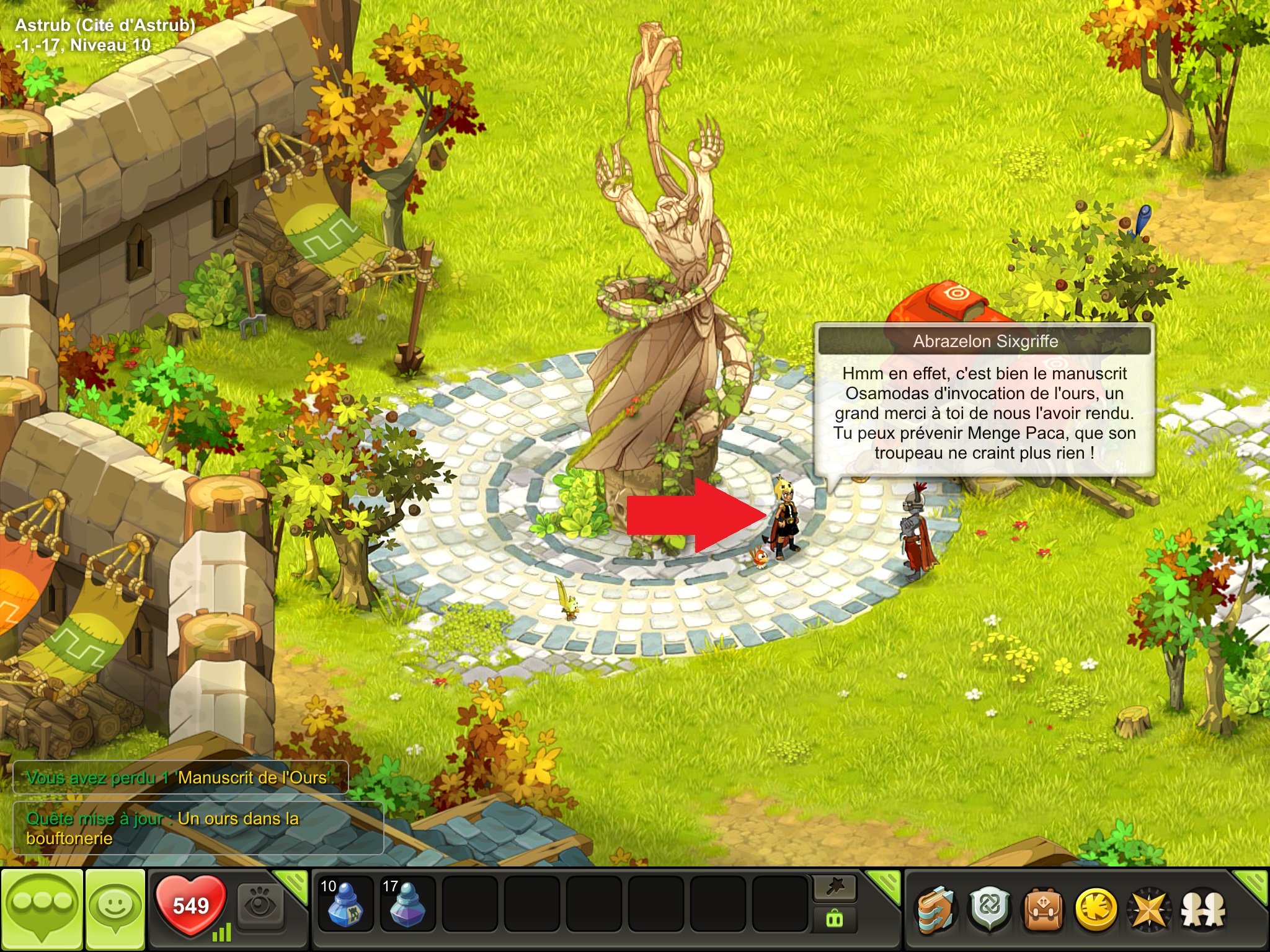Open the compass star map icon

1149,910
